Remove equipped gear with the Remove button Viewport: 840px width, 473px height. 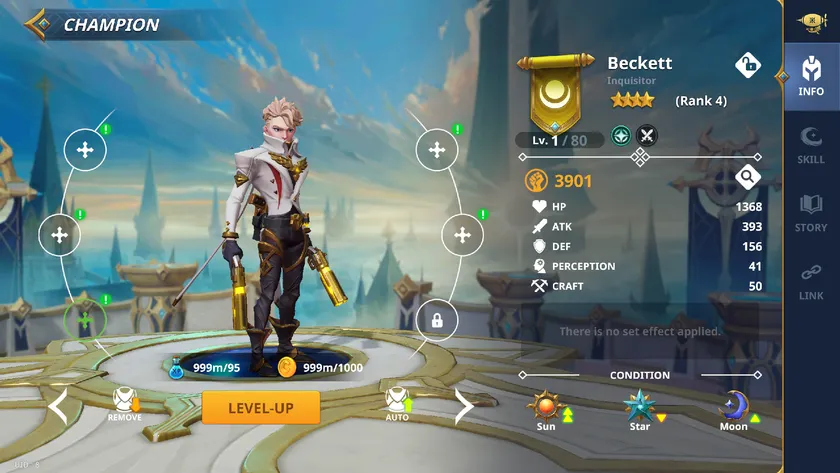(124, 403)
